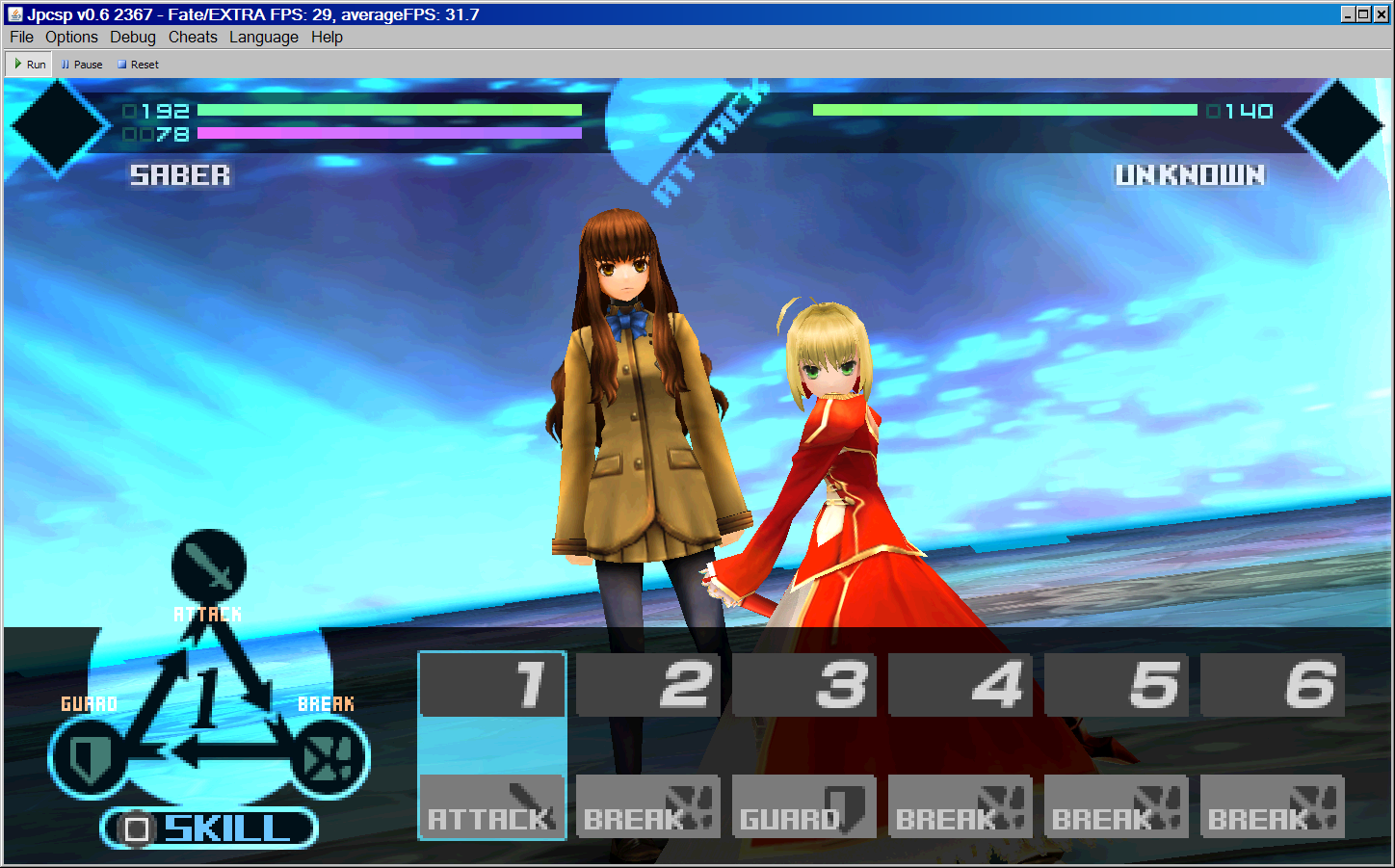Open the SKILL menu
1395x868 pixels.
click(209, 829)
